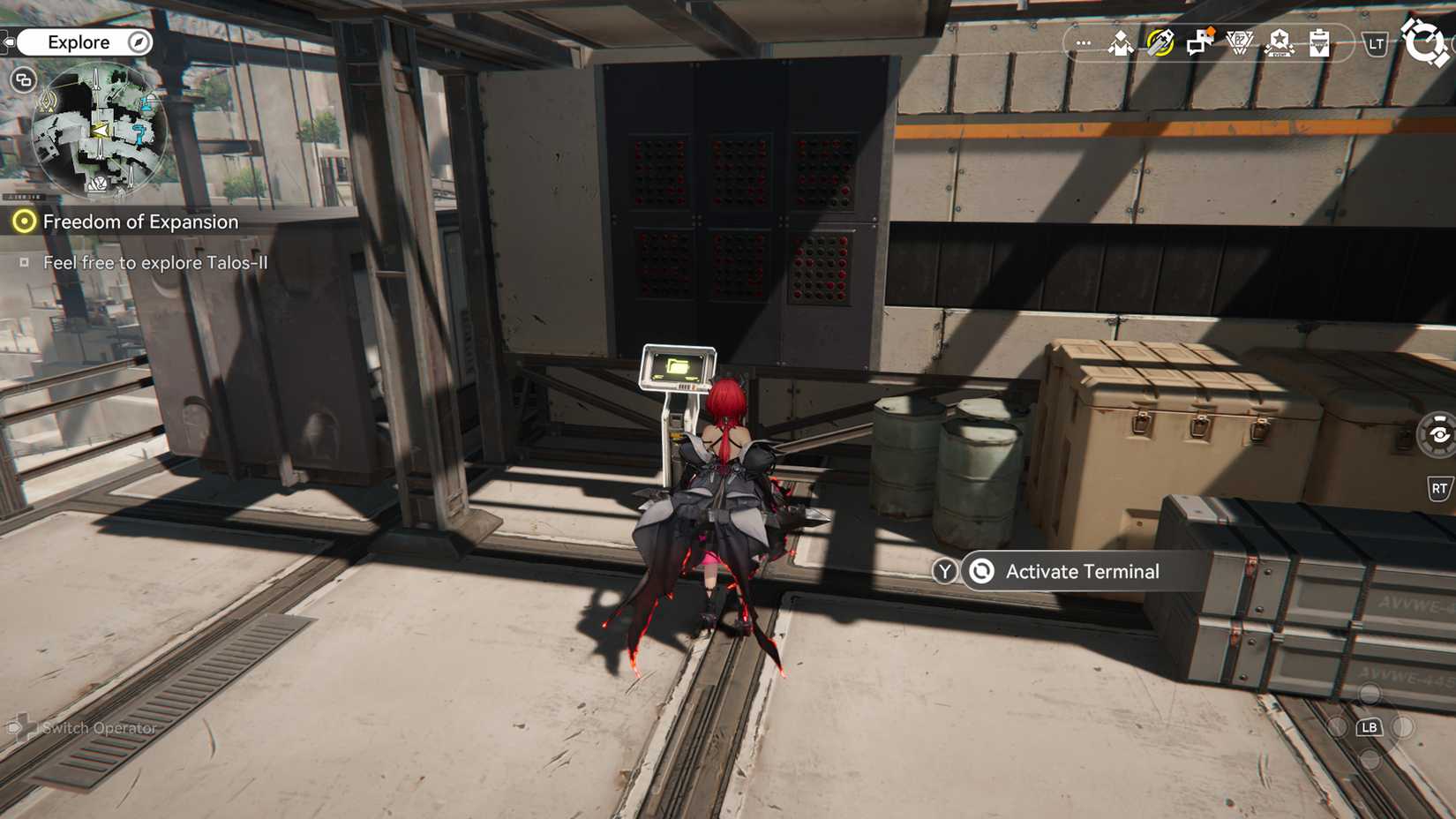The width and height of the screenshot is (1456, 819).
Task: Open the events emblem icon
Action: click(1239, 42)
